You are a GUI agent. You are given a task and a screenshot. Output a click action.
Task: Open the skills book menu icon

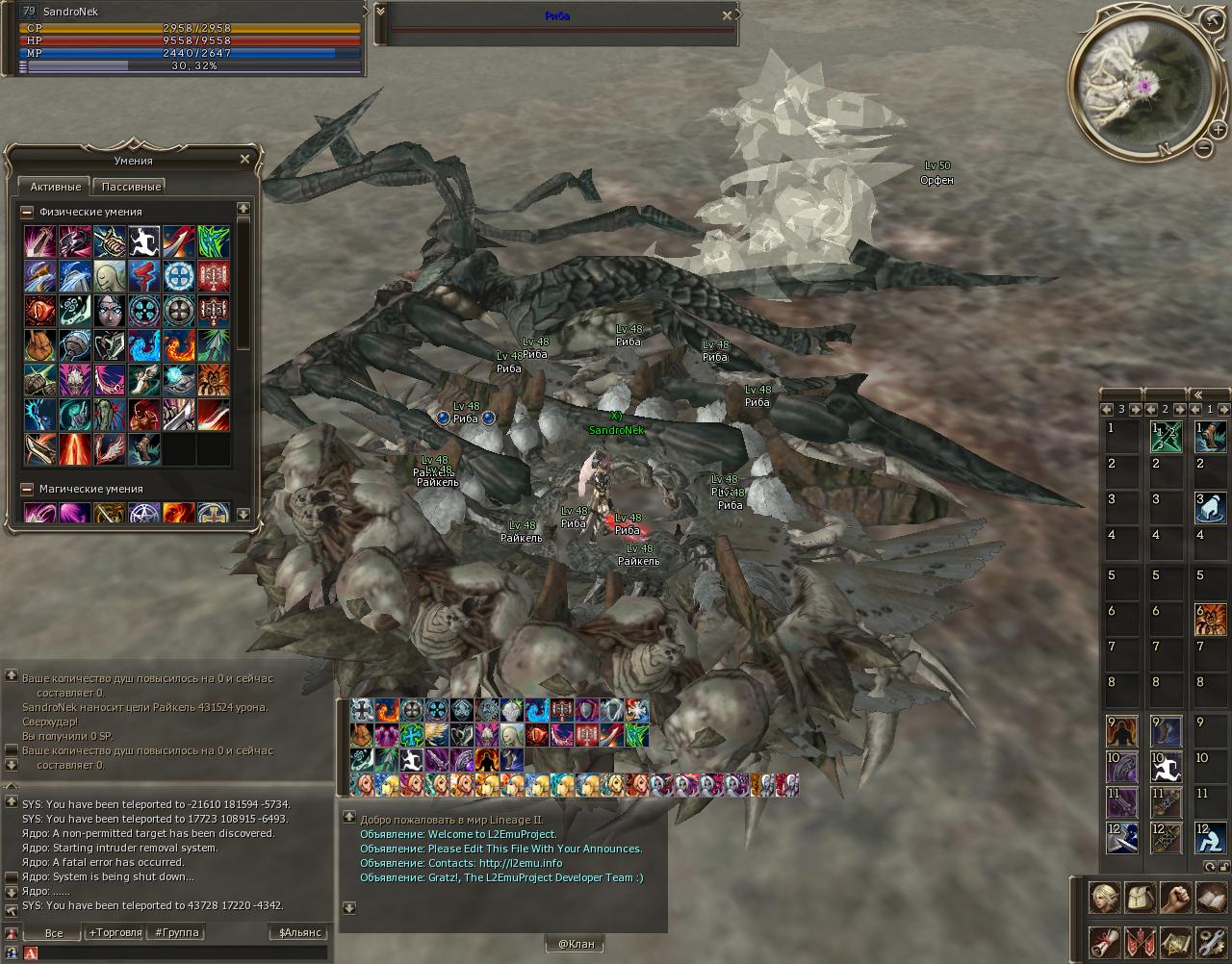click(1211, 898)
